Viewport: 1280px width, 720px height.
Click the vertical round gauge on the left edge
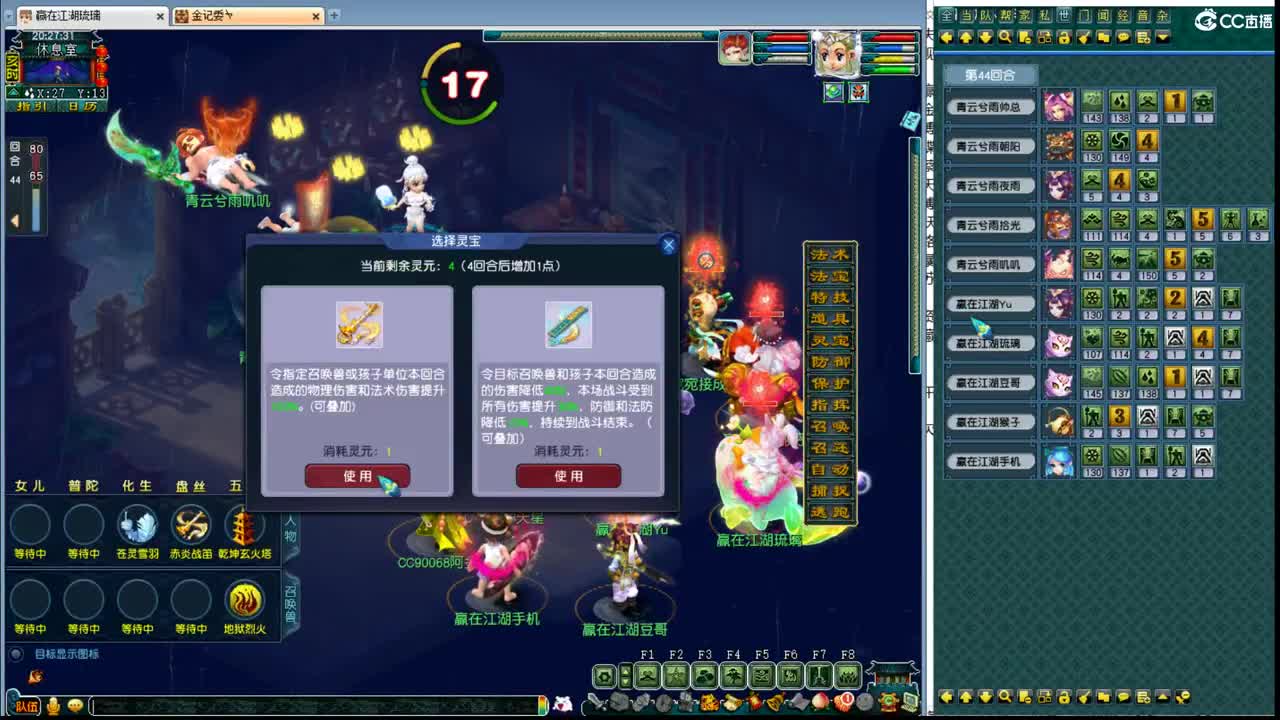(36, 195)
